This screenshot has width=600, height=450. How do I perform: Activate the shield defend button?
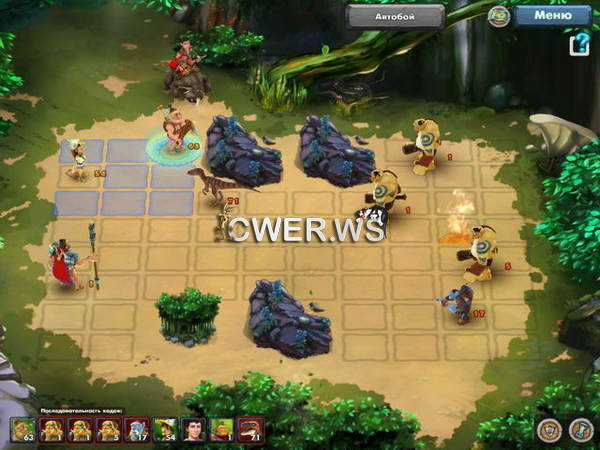pos(548,430)
